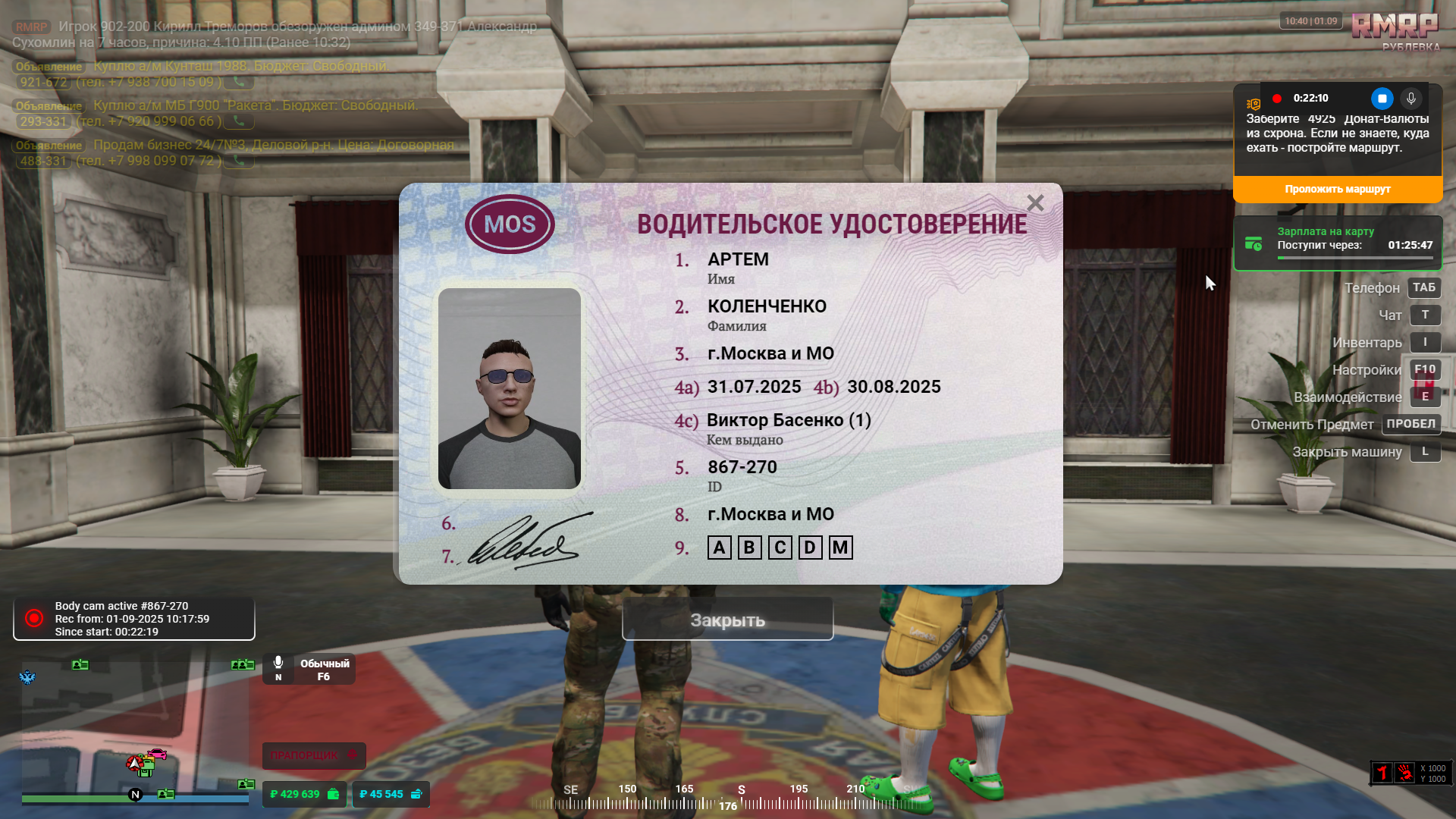Image resolution: width=1456 pixels, height=819 pixels.
Task: Call the number in the Кунташ 1988 ad
Action: (x=239, y=82)
